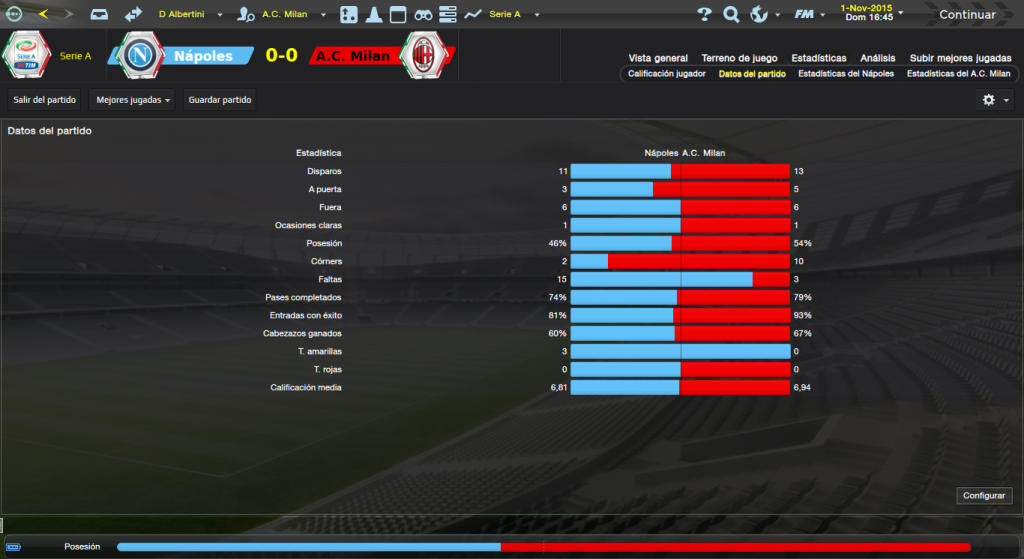Go to the Análisis tab

tap(878, 58)
